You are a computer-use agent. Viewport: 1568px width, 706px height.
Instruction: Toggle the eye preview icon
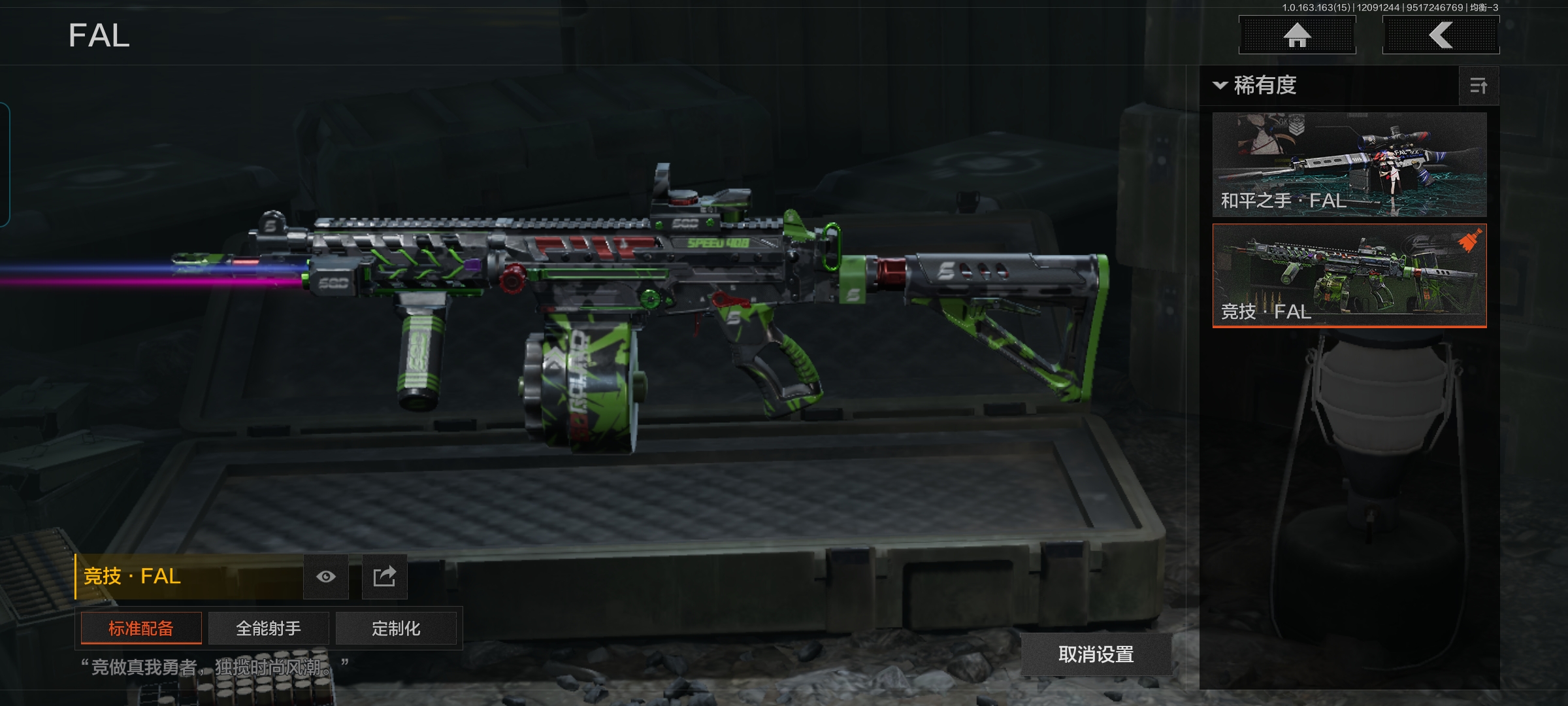326,577
